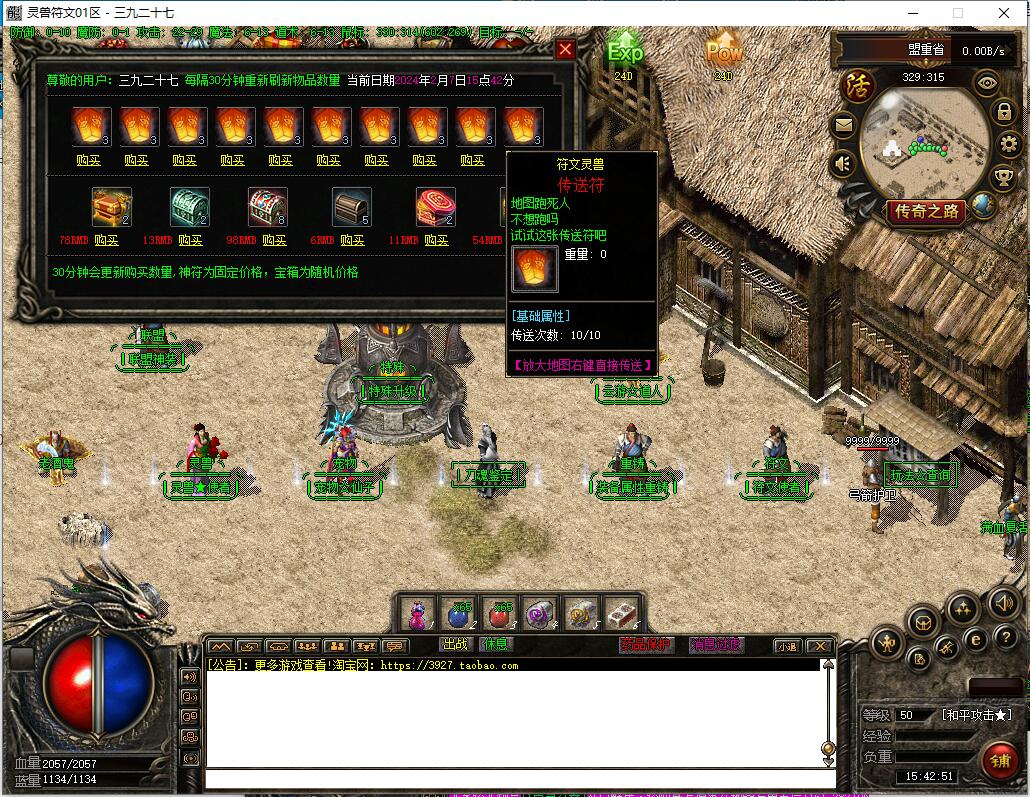Click the padlock icon by minimap
Viewport: 1030px width, 797px height.
(x=1004, y=112)
